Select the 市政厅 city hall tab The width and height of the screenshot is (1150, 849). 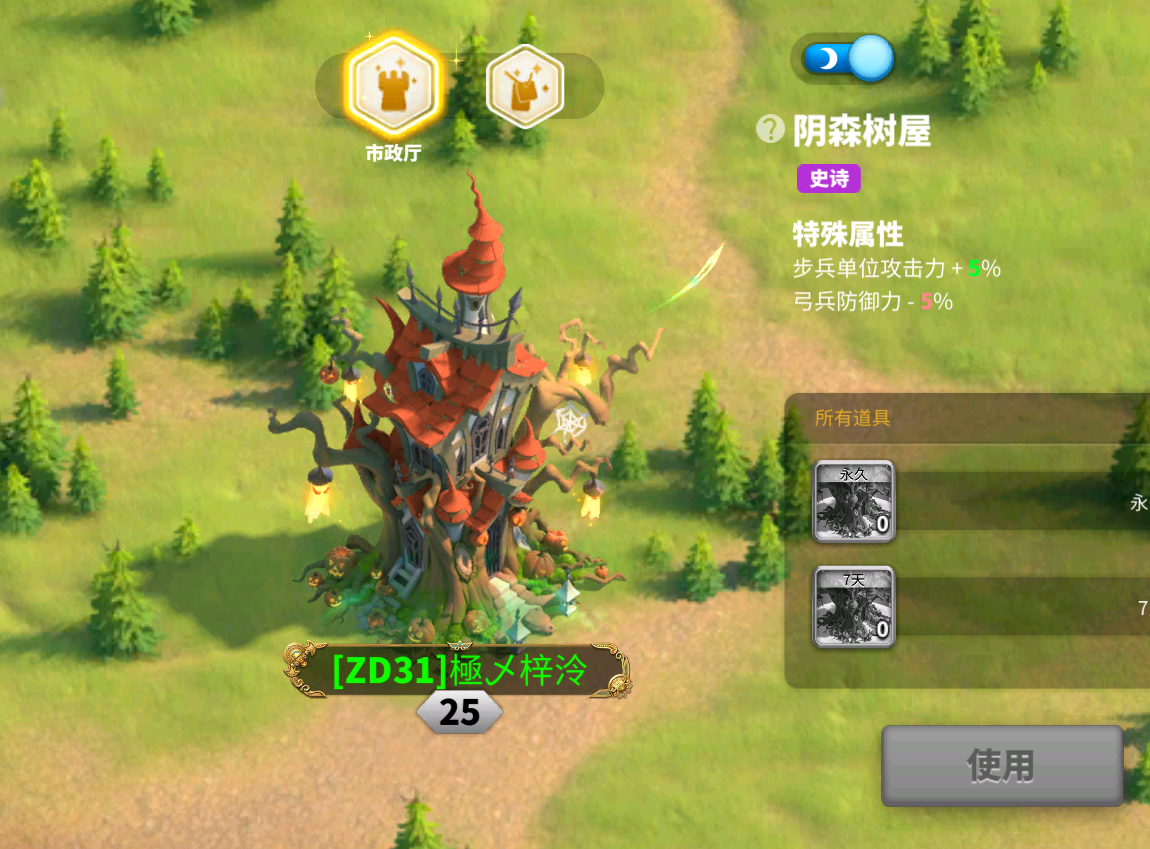point(392,86)
